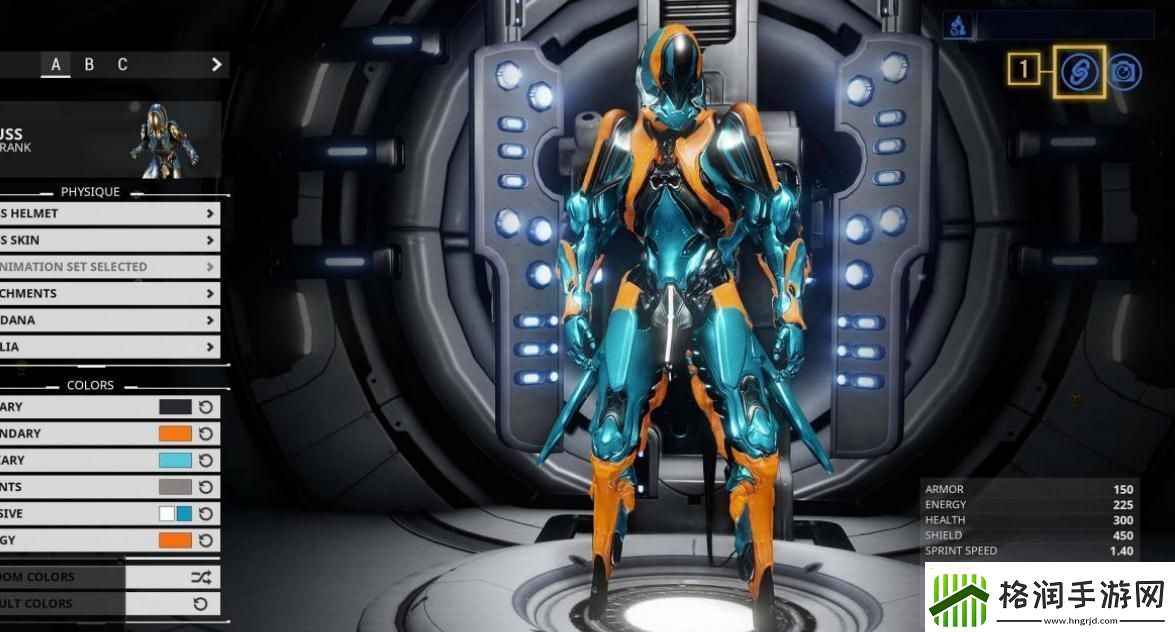Click the right arrow beside config tabs
Screen dimensions: 1175x632
tap(216, 65)
